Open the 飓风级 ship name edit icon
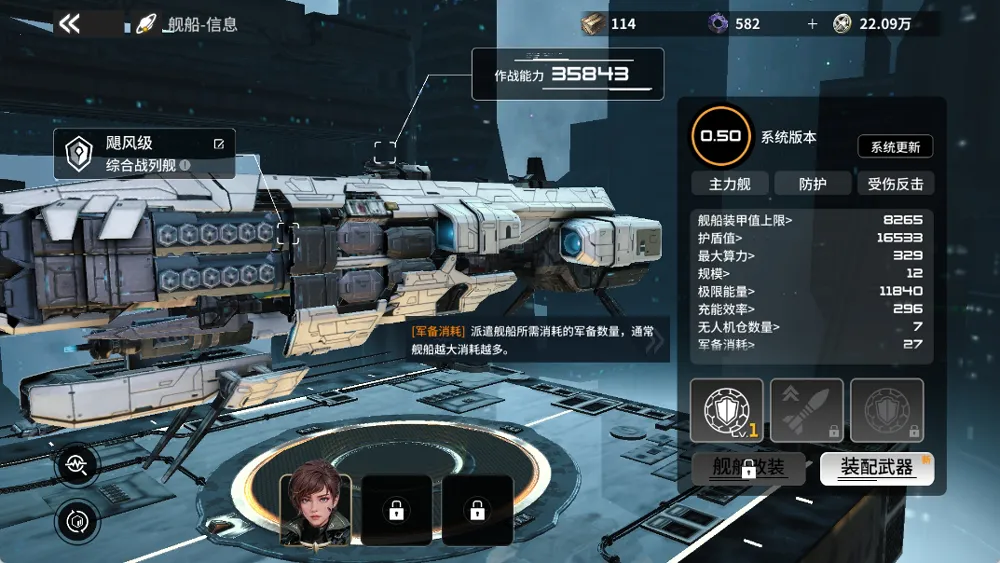Image resolution: width=1000 pixels, height=563 pixels. tap(219, 144)
